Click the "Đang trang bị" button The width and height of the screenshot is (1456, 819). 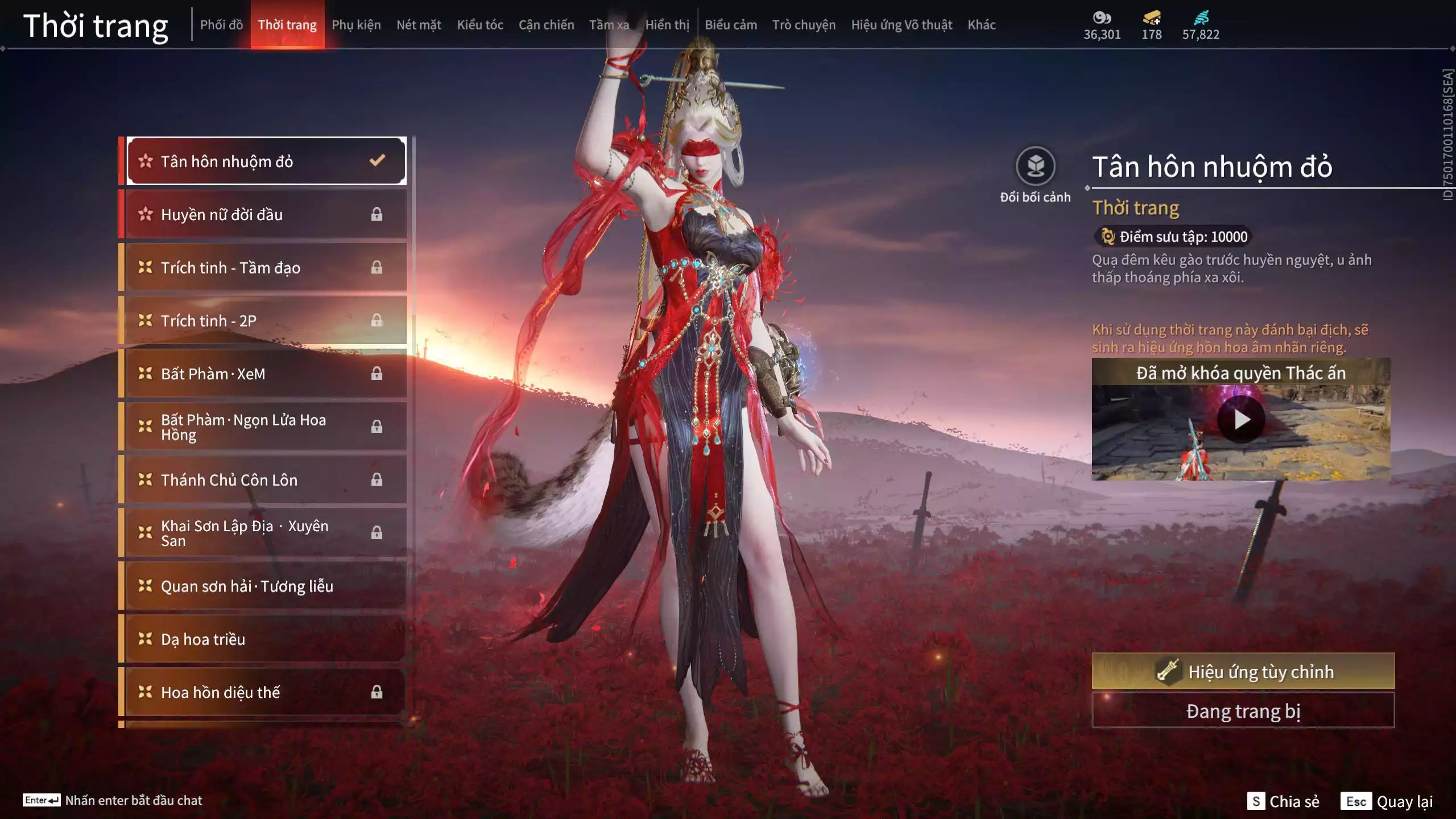tap(1243, 710)
